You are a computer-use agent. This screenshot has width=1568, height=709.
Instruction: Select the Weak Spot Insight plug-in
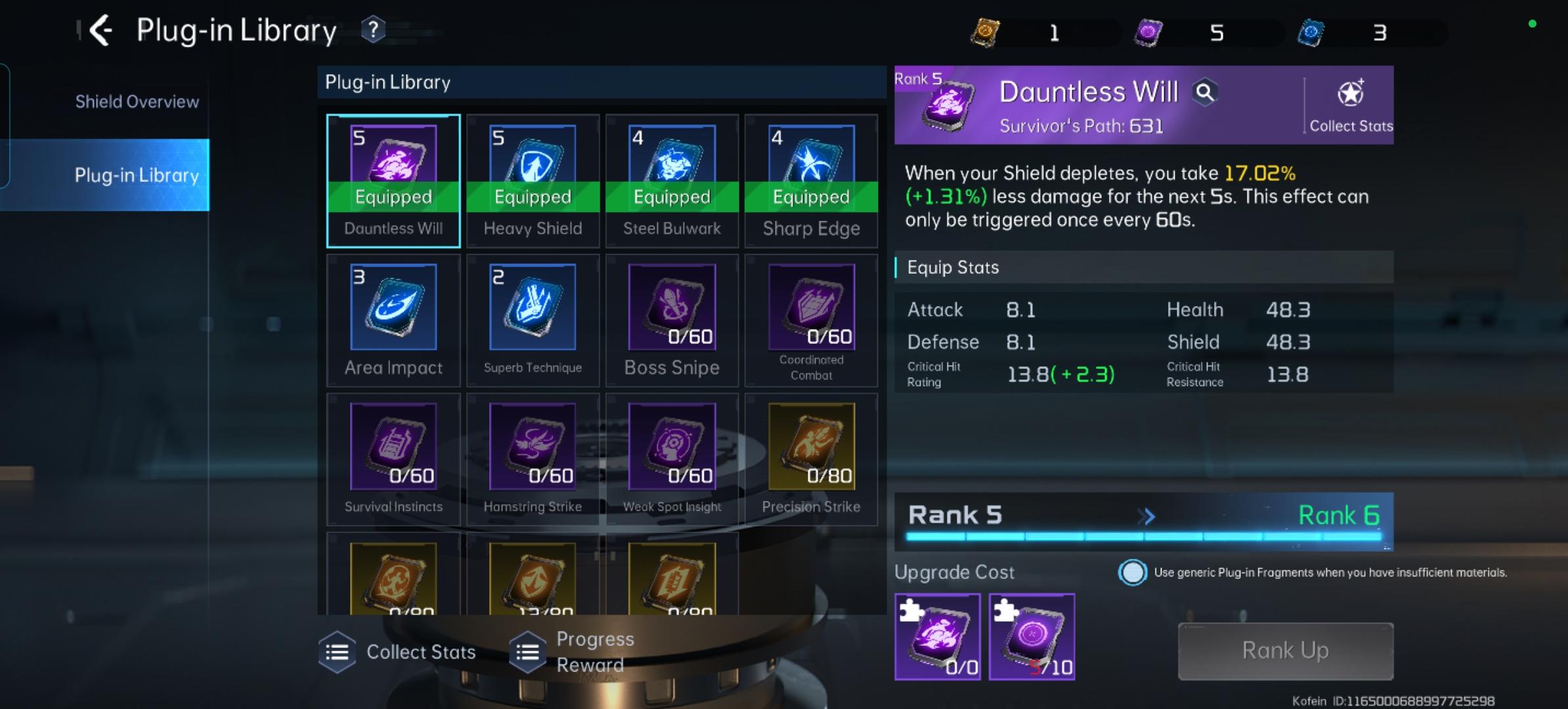coord(672,459)
